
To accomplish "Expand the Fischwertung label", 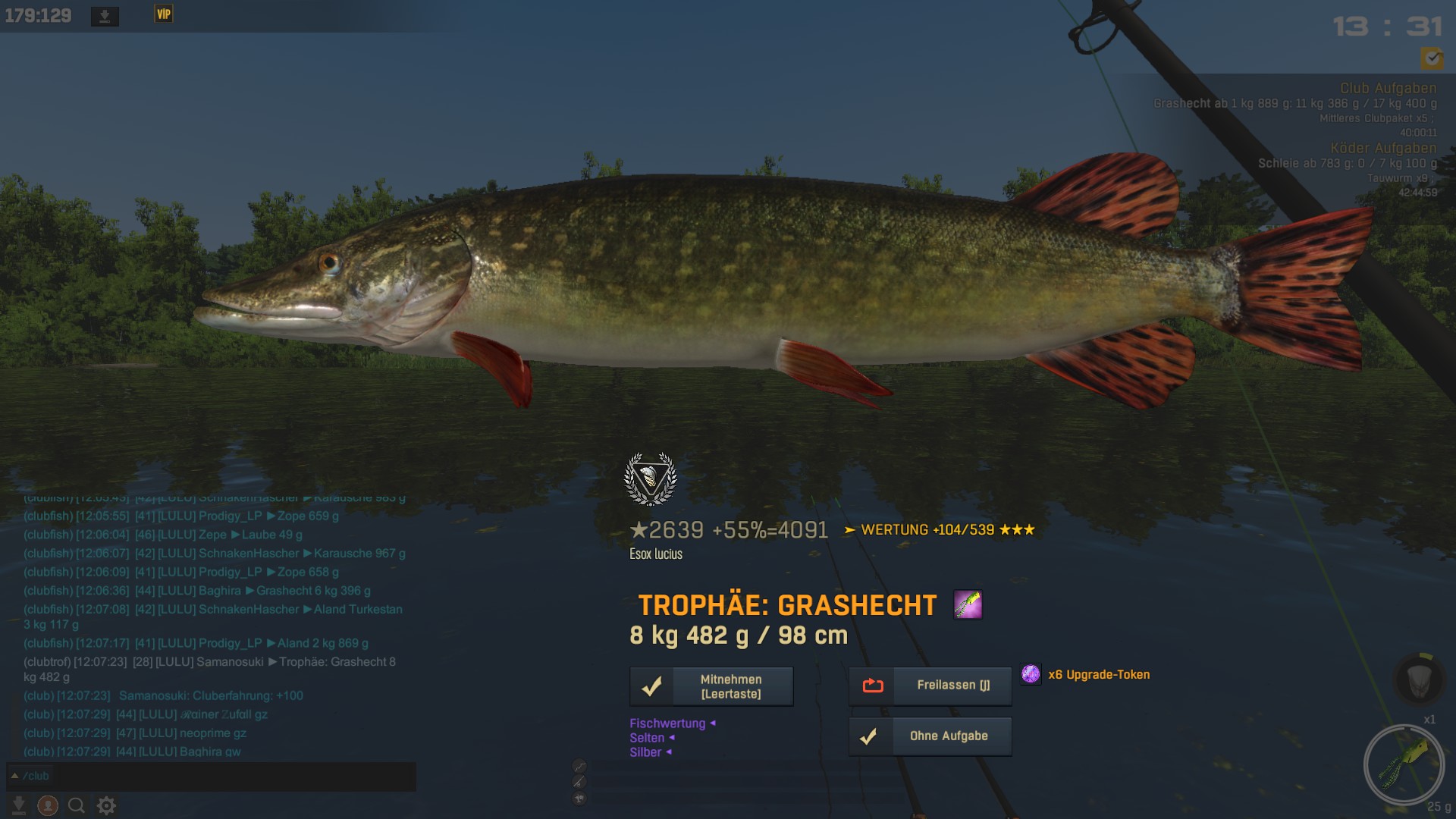I will coord(667,723).
